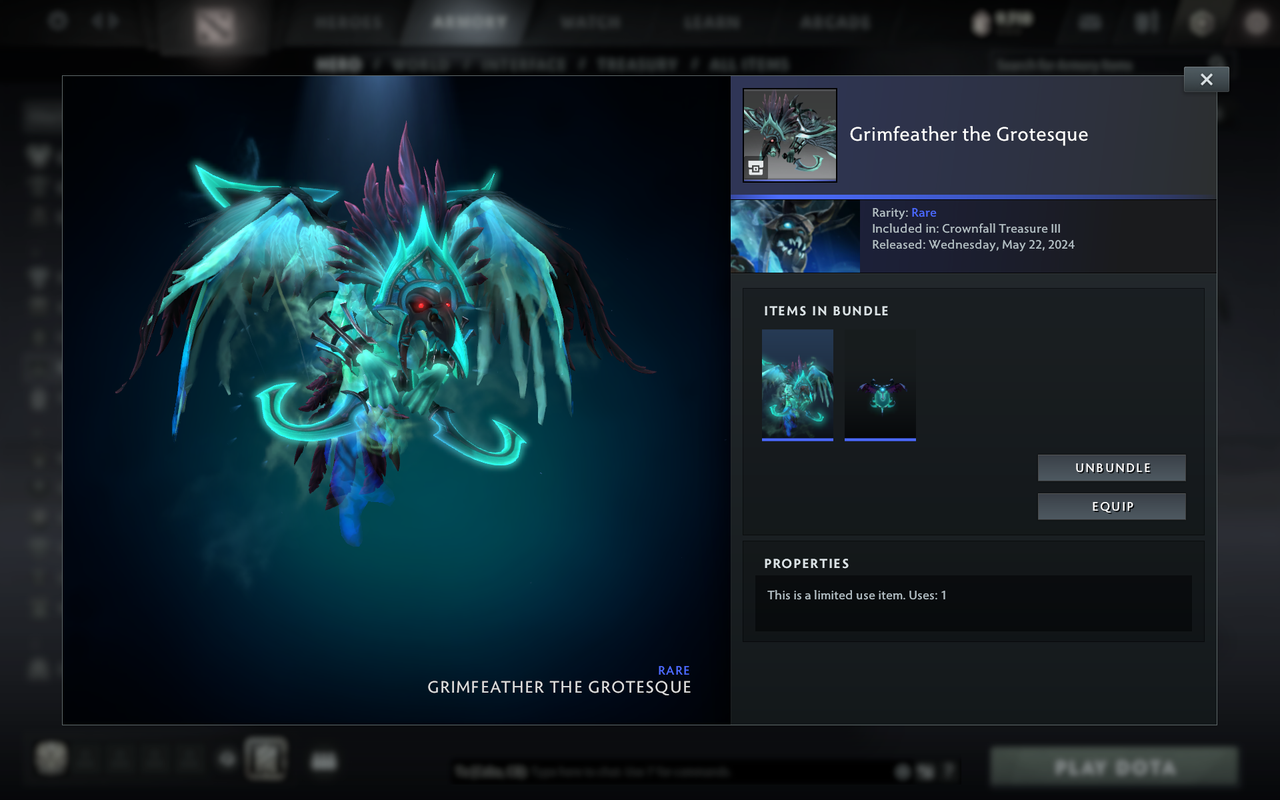Screen dimensions: 1280x800
Task: Click the back navigation arrow near top left
Action: coord(95,21)
